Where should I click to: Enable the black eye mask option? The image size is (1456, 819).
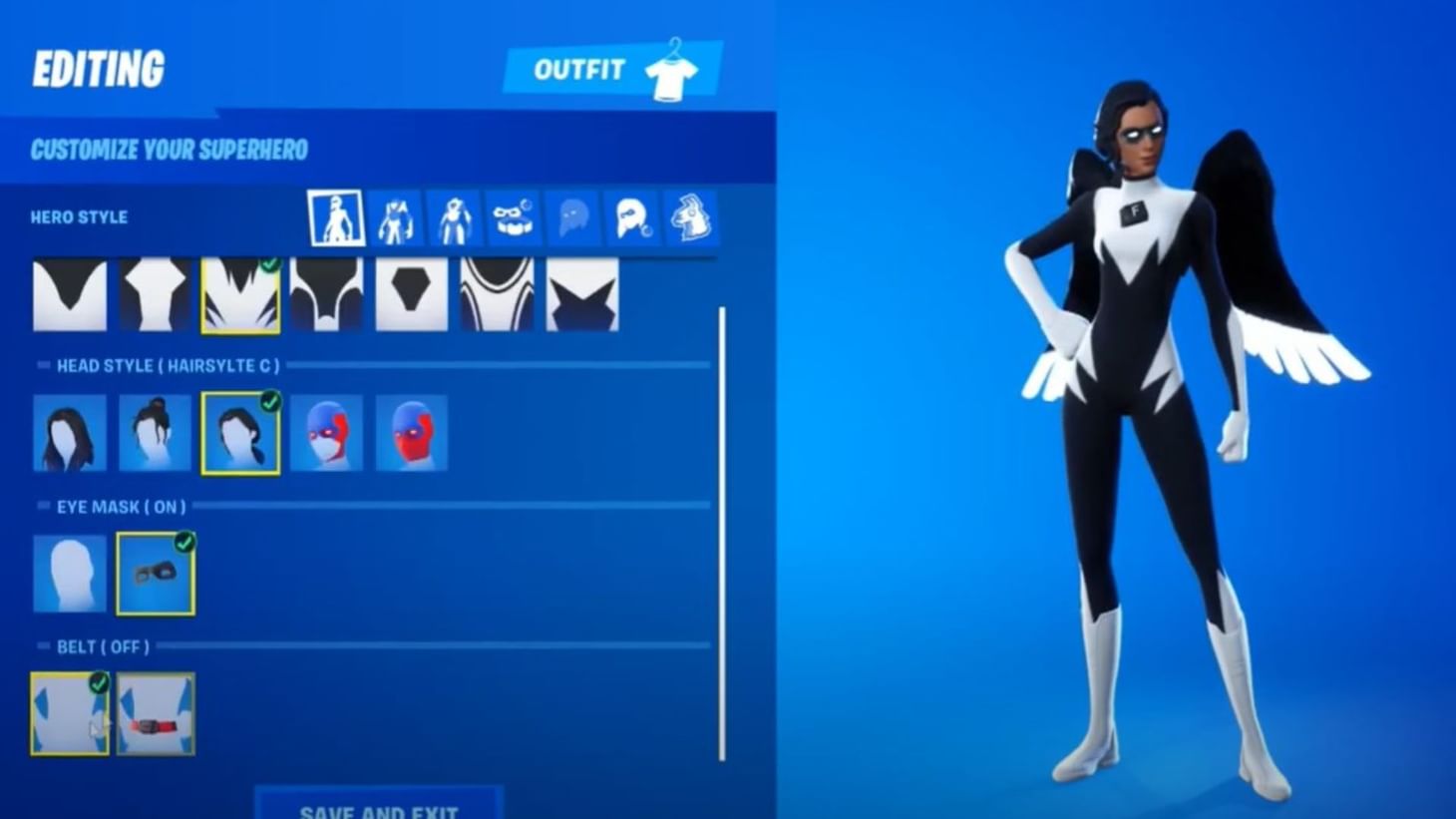click(155, 571)
